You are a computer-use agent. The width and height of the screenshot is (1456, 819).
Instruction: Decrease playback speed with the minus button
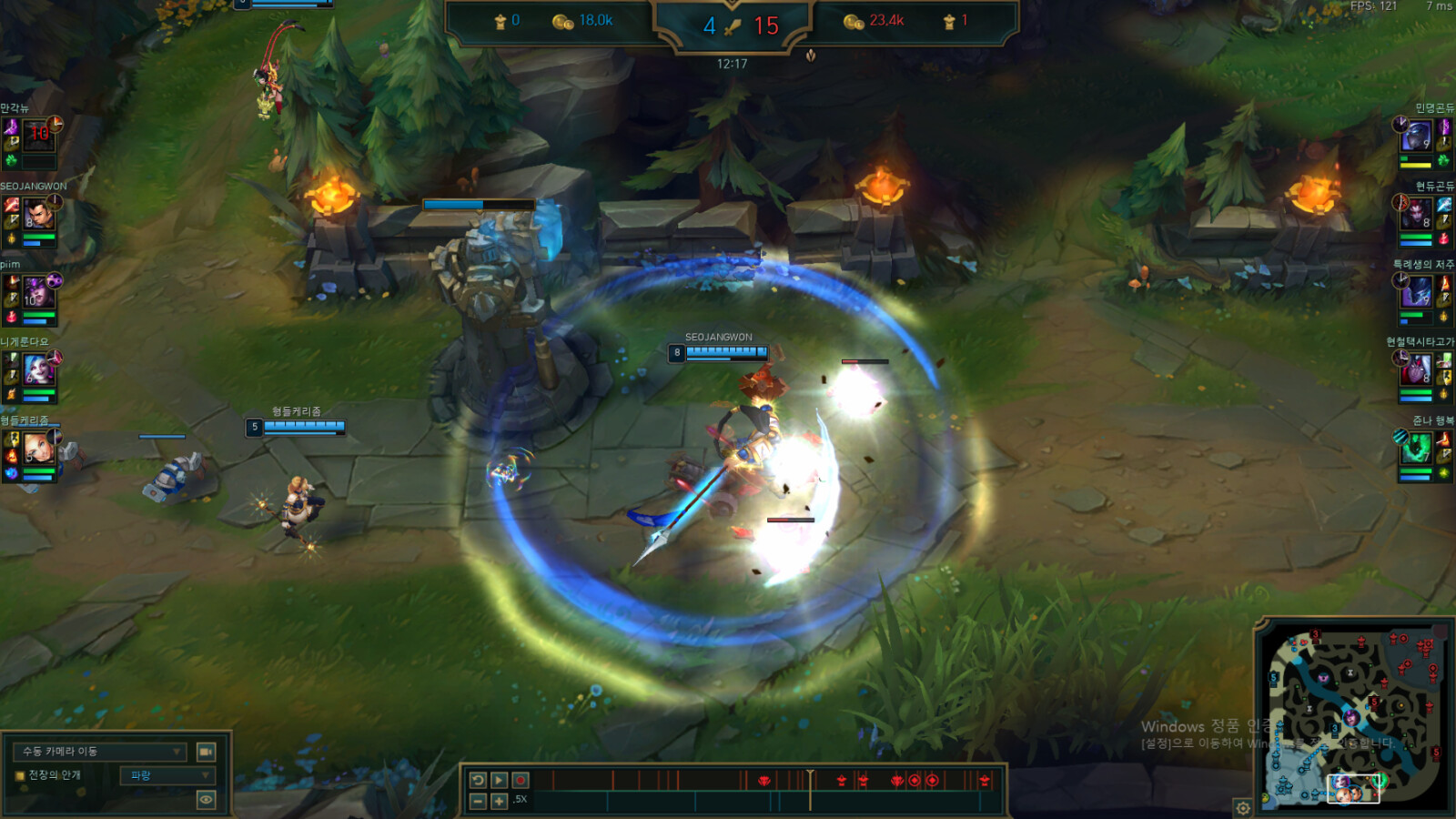[478, 801]
